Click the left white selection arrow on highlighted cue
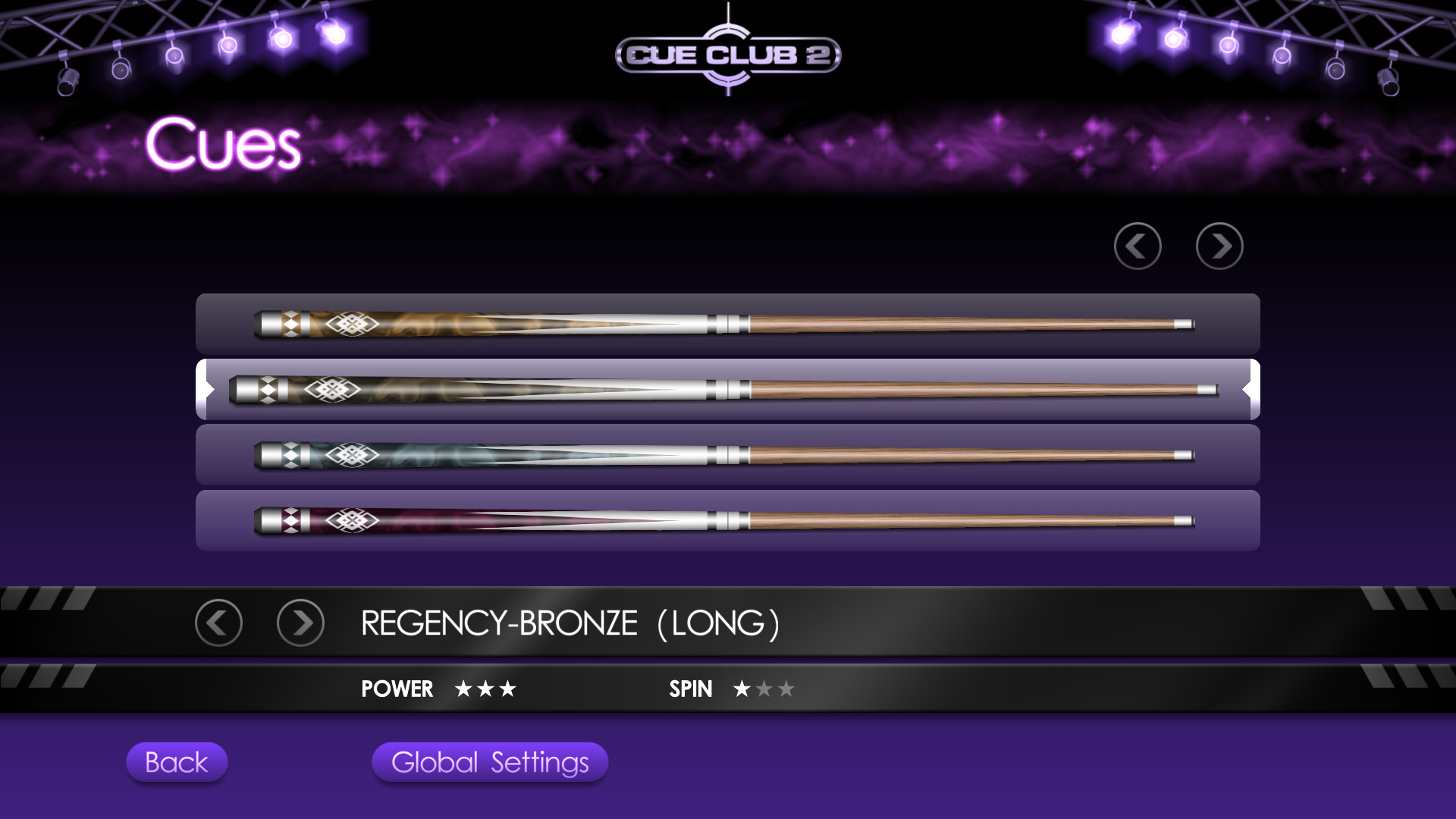Screen dimensions: 1456x819 206,389
